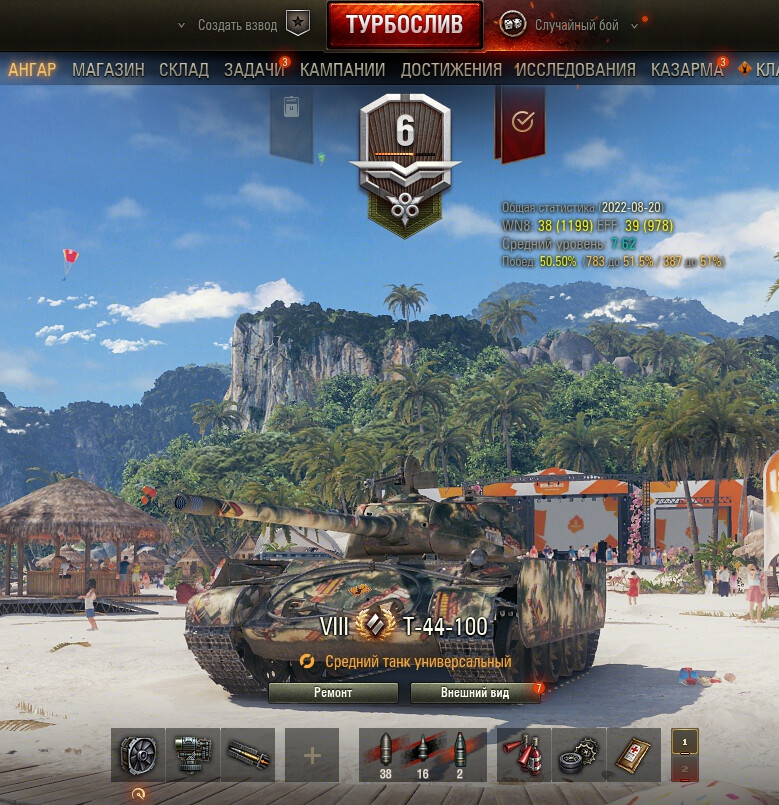Start battle with the ТУРБОСЛИВ button
The image size is (779, 805).
click(x=404, y=25)
